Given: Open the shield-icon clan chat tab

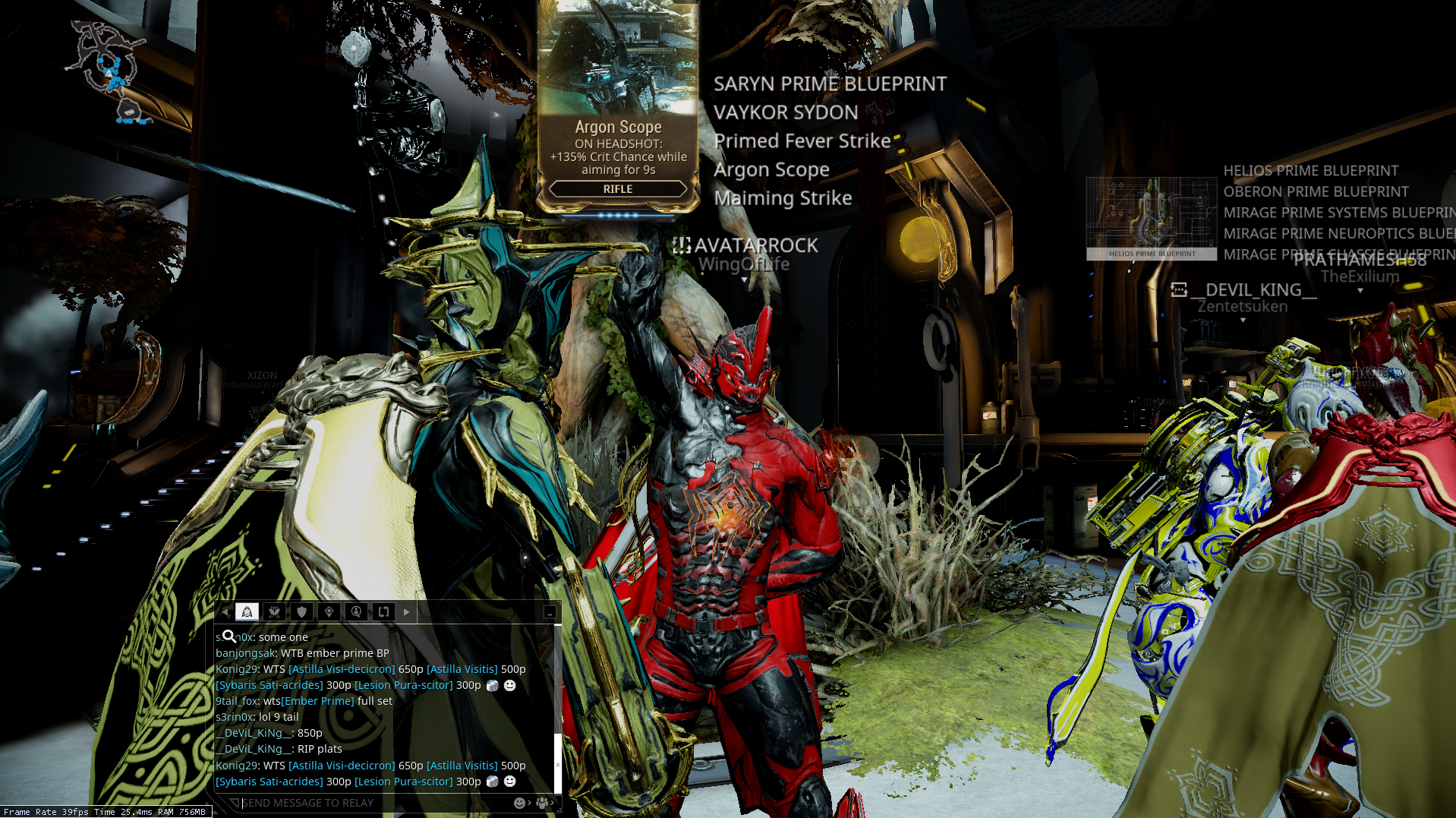Looking at the screenshot, I should pyautogui.click(x=301, y=612).
